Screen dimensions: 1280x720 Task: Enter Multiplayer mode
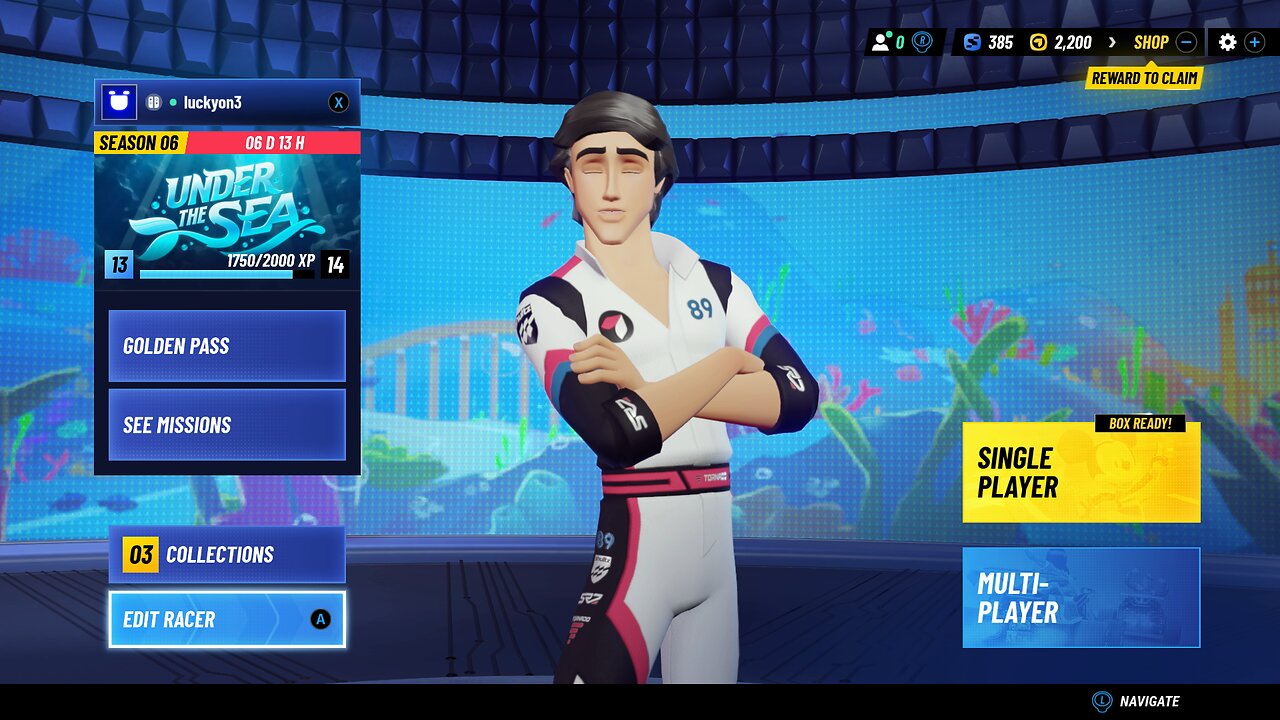pos(1081,597)
